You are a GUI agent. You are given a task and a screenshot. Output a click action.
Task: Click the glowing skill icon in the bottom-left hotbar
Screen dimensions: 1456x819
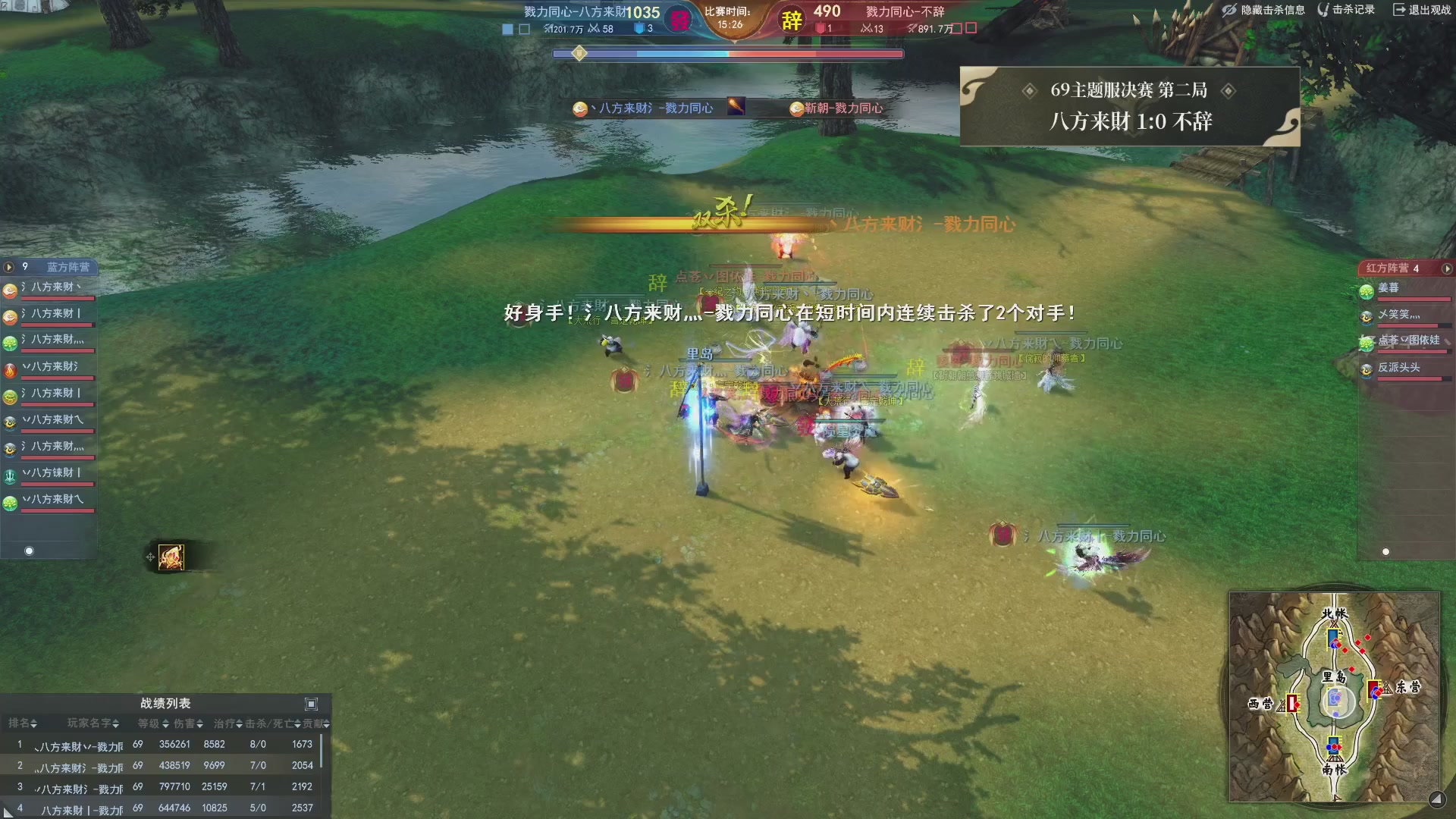pos(170,557)
